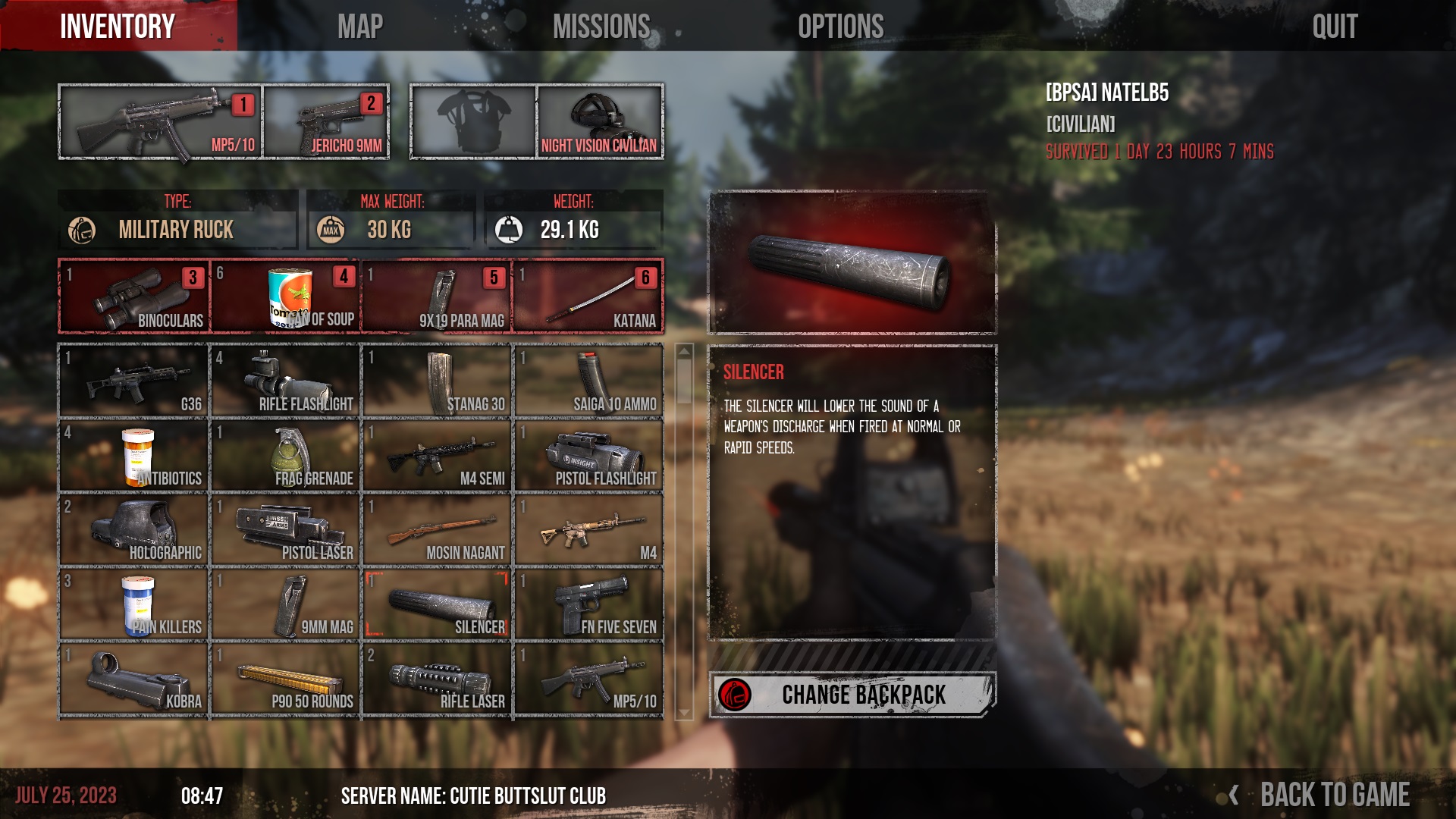Switch to the Missions tab
The height and width of the screenshot is (819, 1456).
601,27
